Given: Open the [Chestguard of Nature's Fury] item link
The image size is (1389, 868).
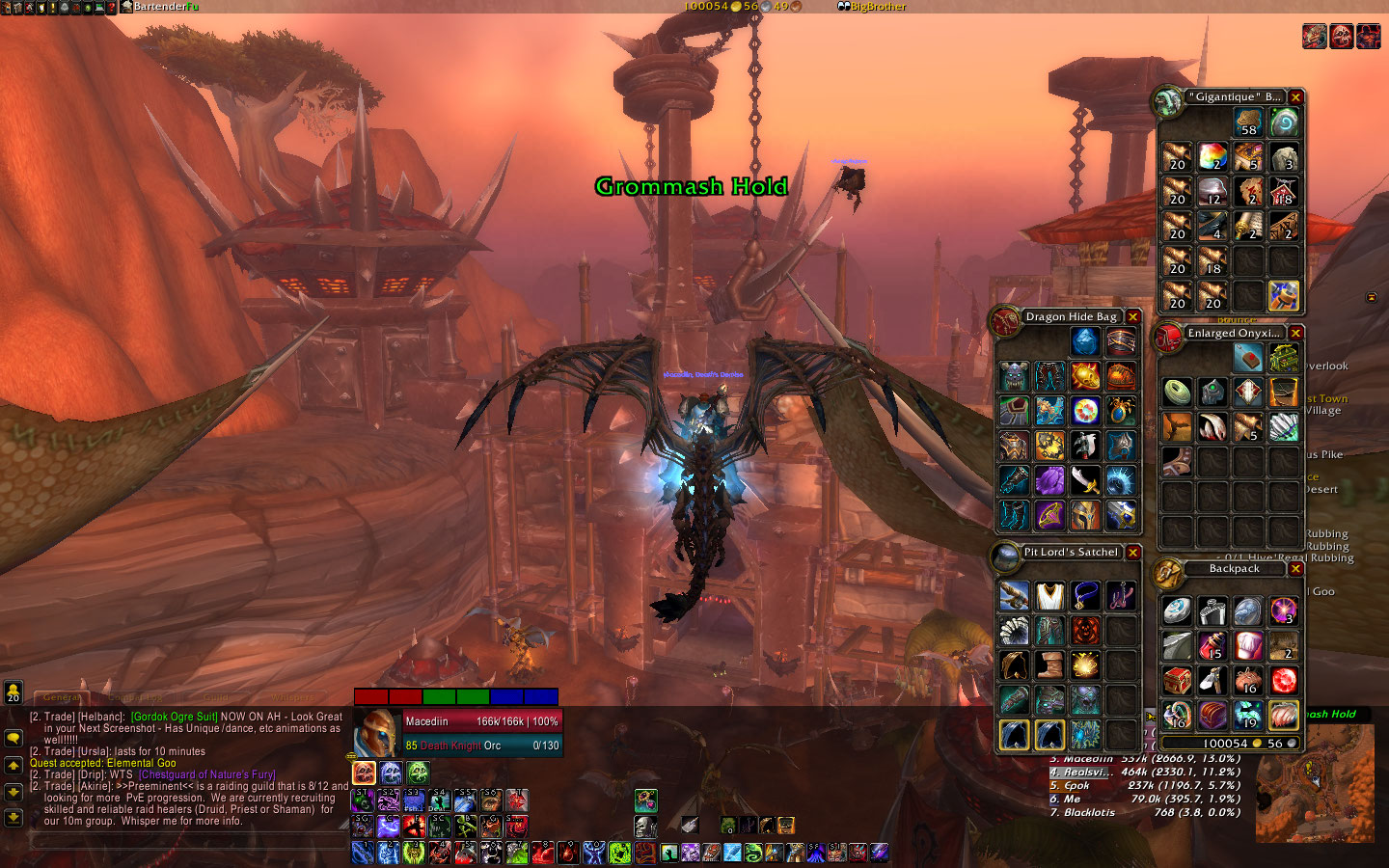Looking at the screenshot, I should [207, 774].
